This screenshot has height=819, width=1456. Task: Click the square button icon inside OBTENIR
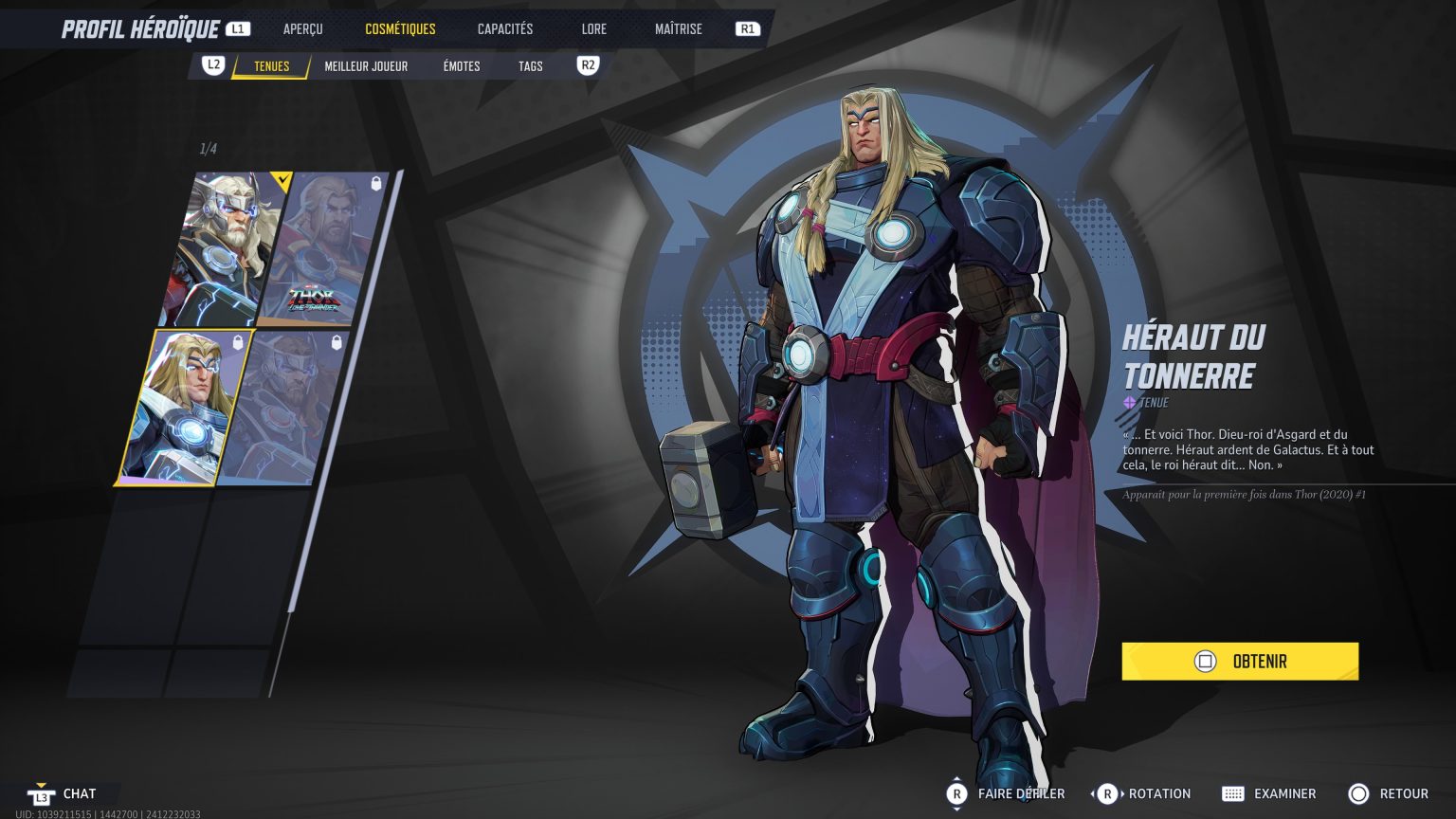click(1206, 662)
